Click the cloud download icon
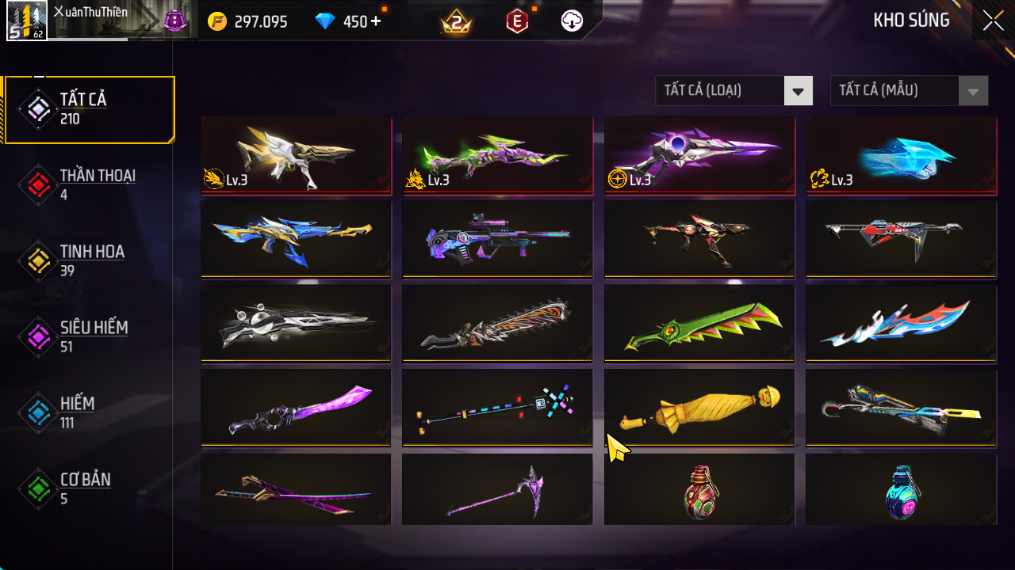Viewport: 1015px width, 570px height. click(572, 21)
